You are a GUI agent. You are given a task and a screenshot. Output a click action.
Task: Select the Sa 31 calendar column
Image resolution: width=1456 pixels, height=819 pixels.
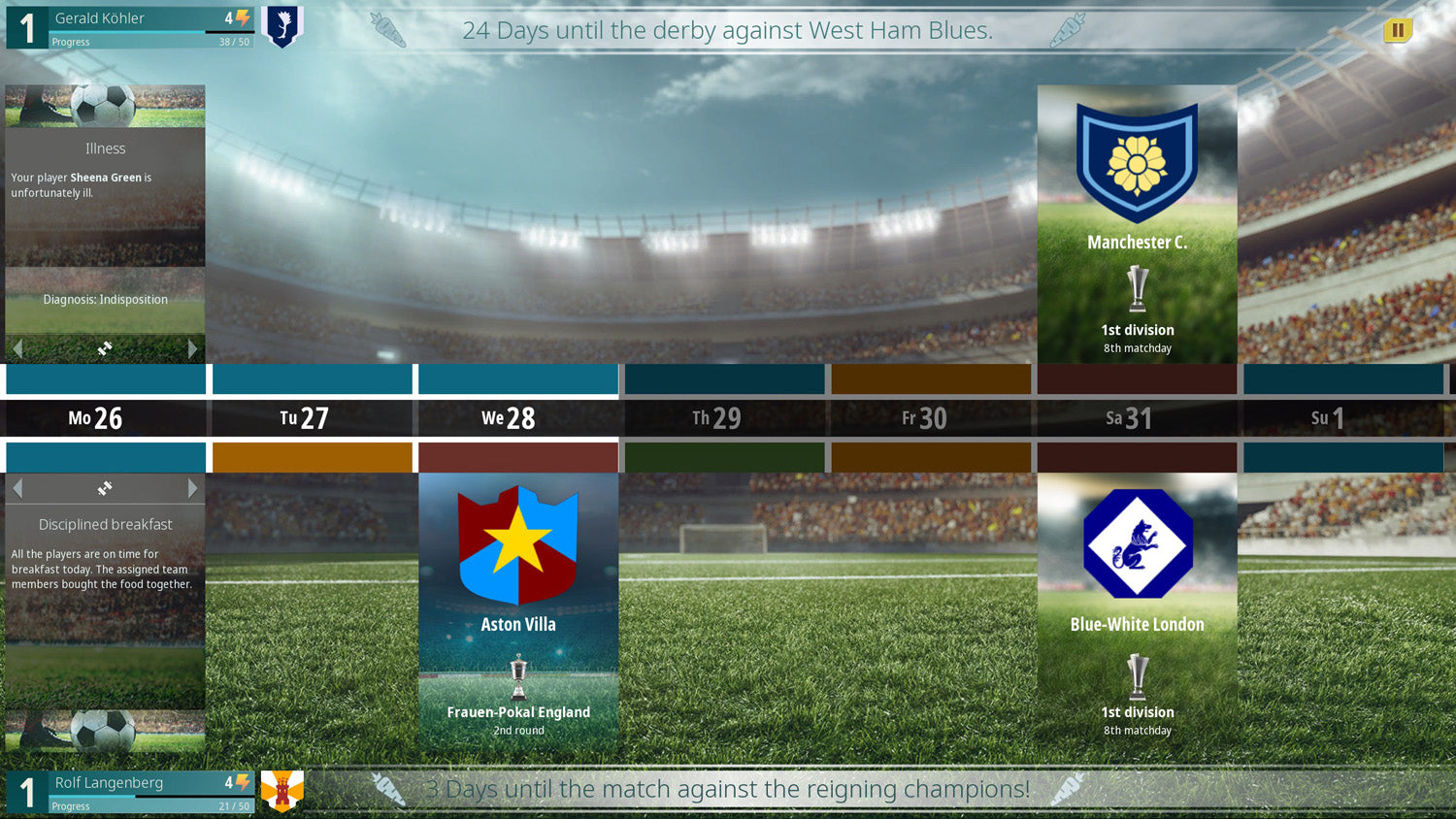coord(1137,417)
